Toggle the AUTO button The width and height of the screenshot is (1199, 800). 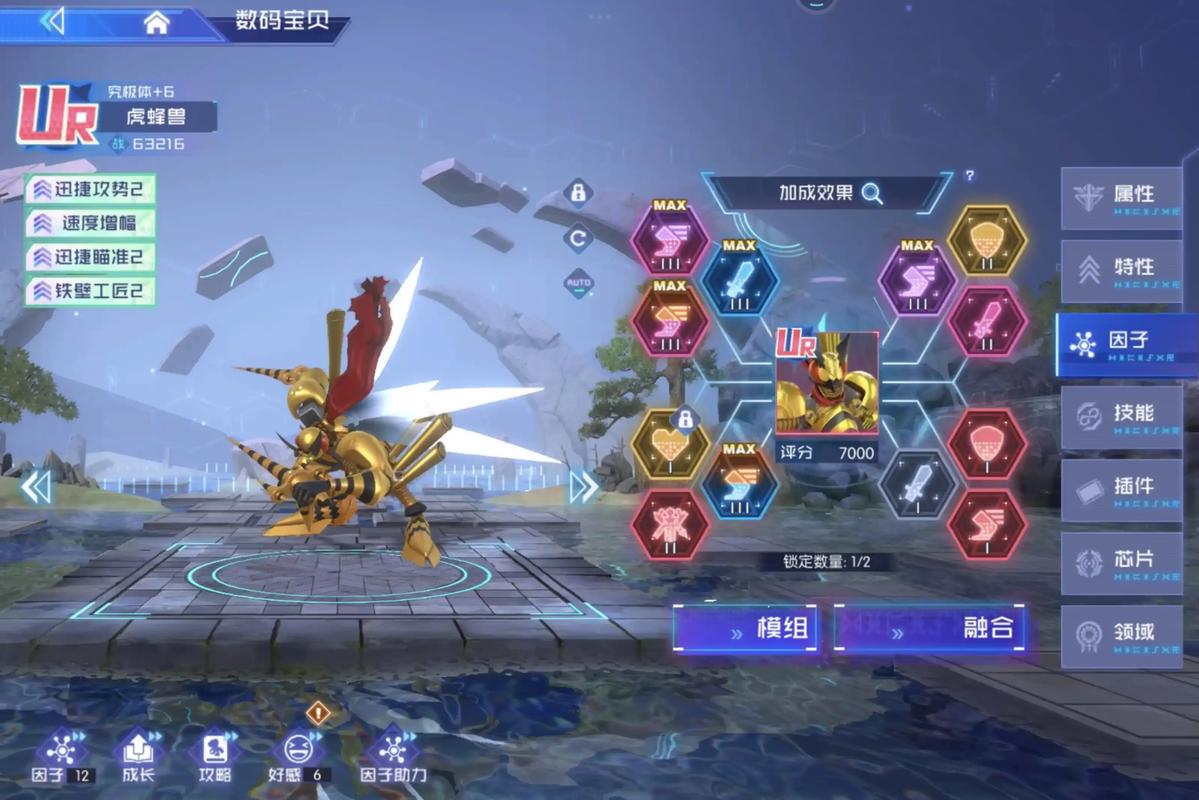[578, 283]
